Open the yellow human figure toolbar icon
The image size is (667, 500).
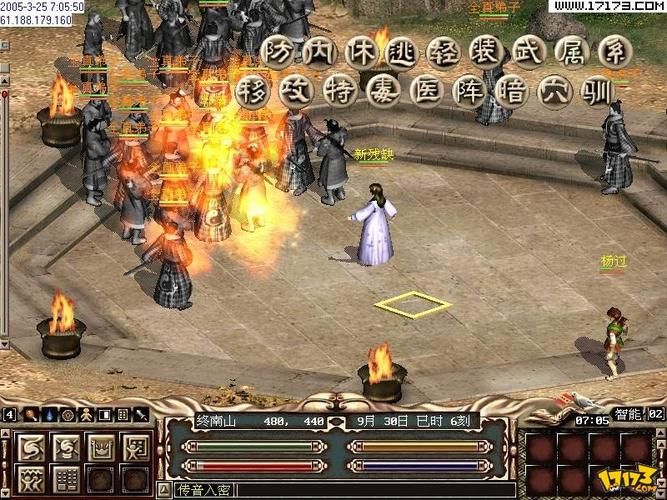click(86, 414)
